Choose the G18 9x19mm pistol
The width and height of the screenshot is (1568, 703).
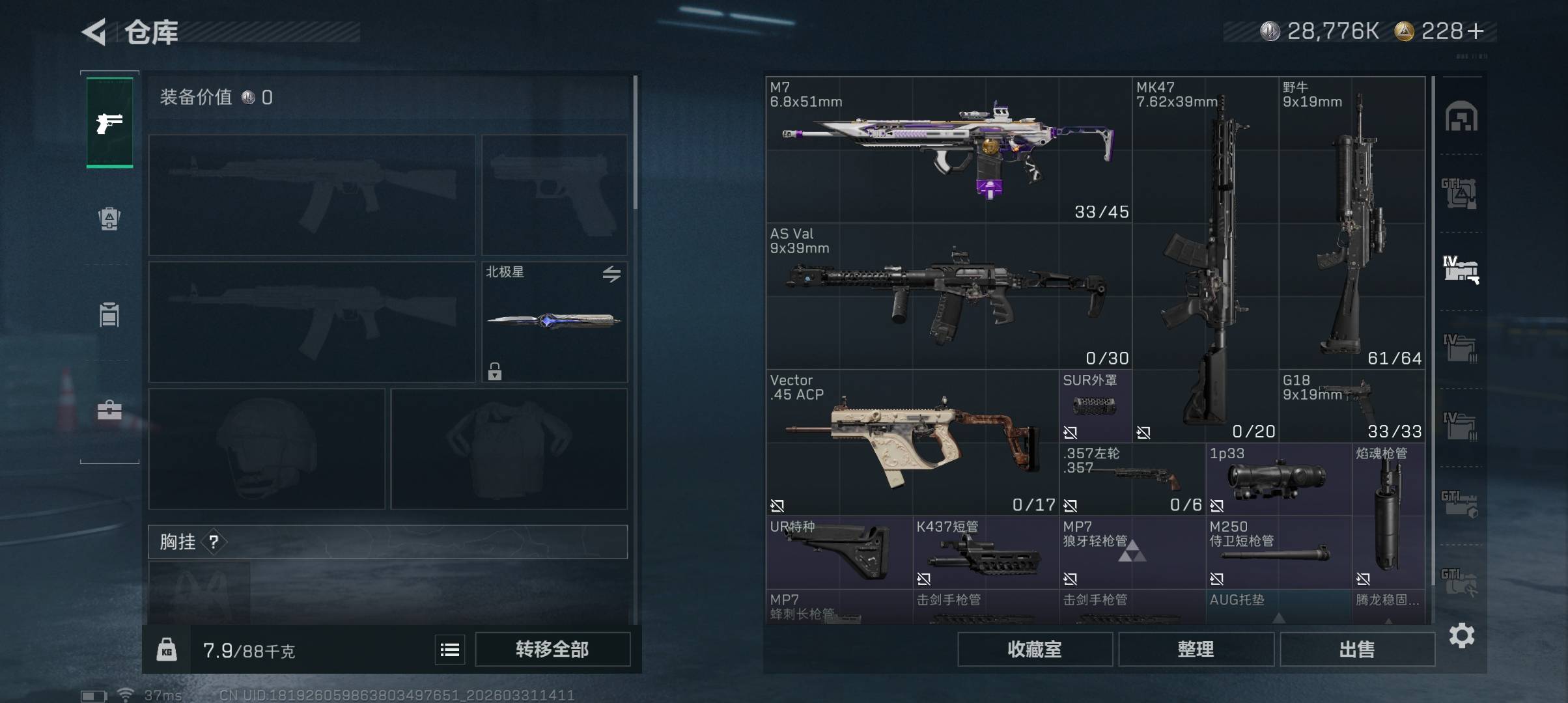click(1352, 406)
